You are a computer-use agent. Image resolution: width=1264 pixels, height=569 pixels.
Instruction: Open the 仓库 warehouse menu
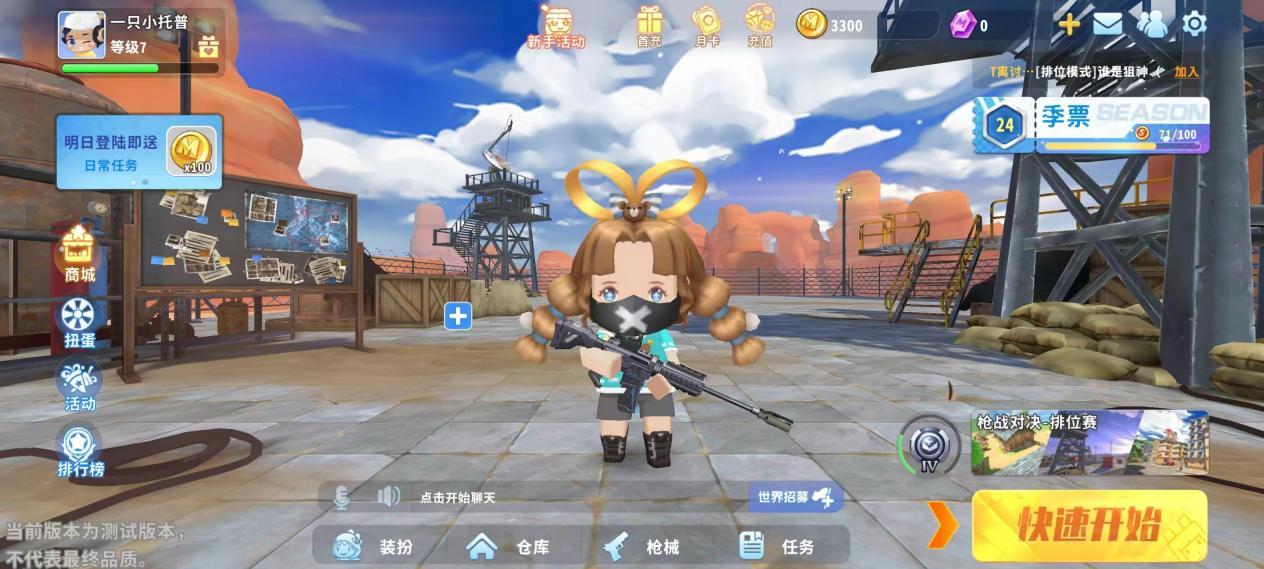tap(508, 546)
